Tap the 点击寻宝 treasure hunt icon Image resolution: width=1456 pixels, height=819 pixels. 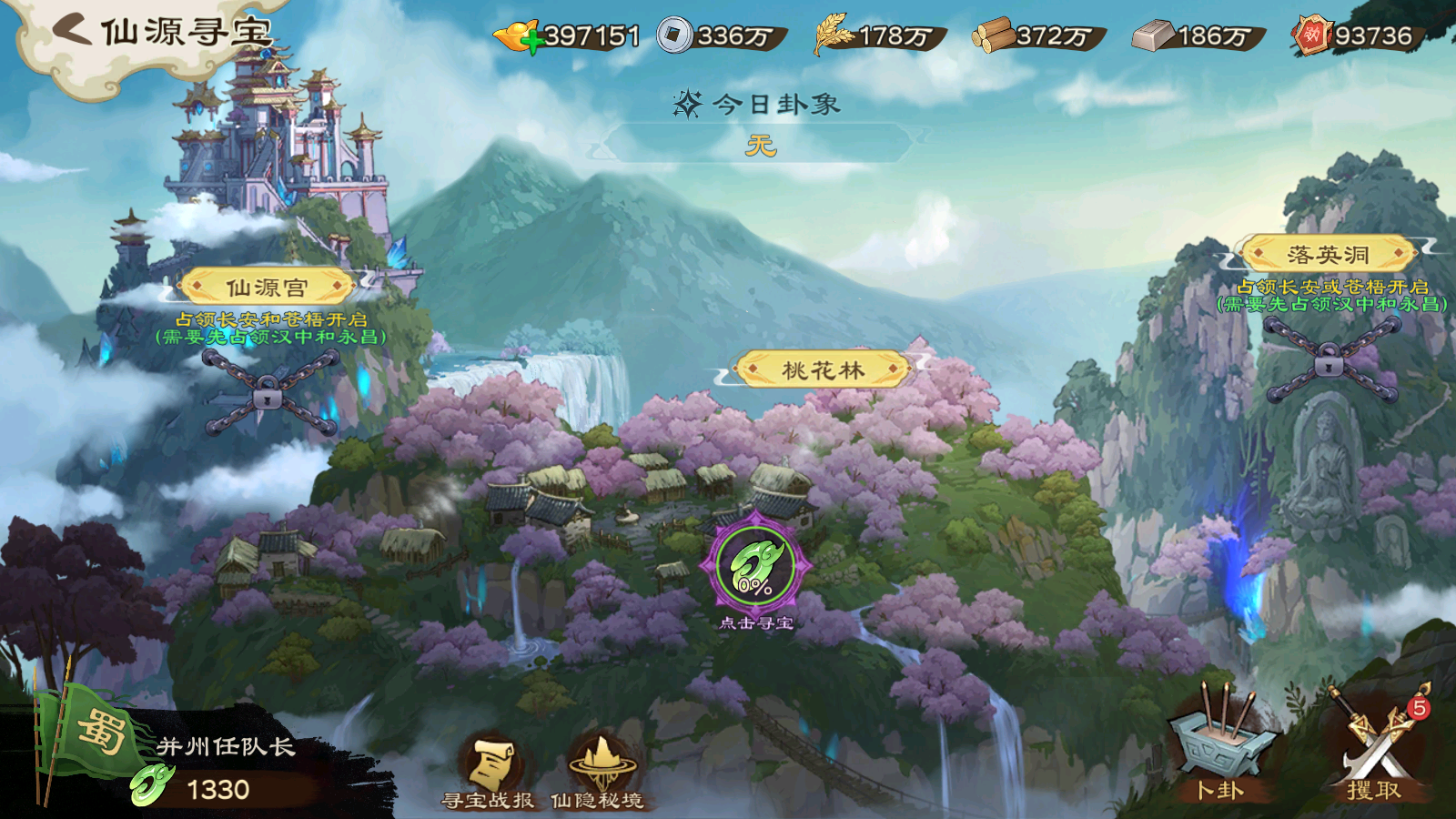755,567
